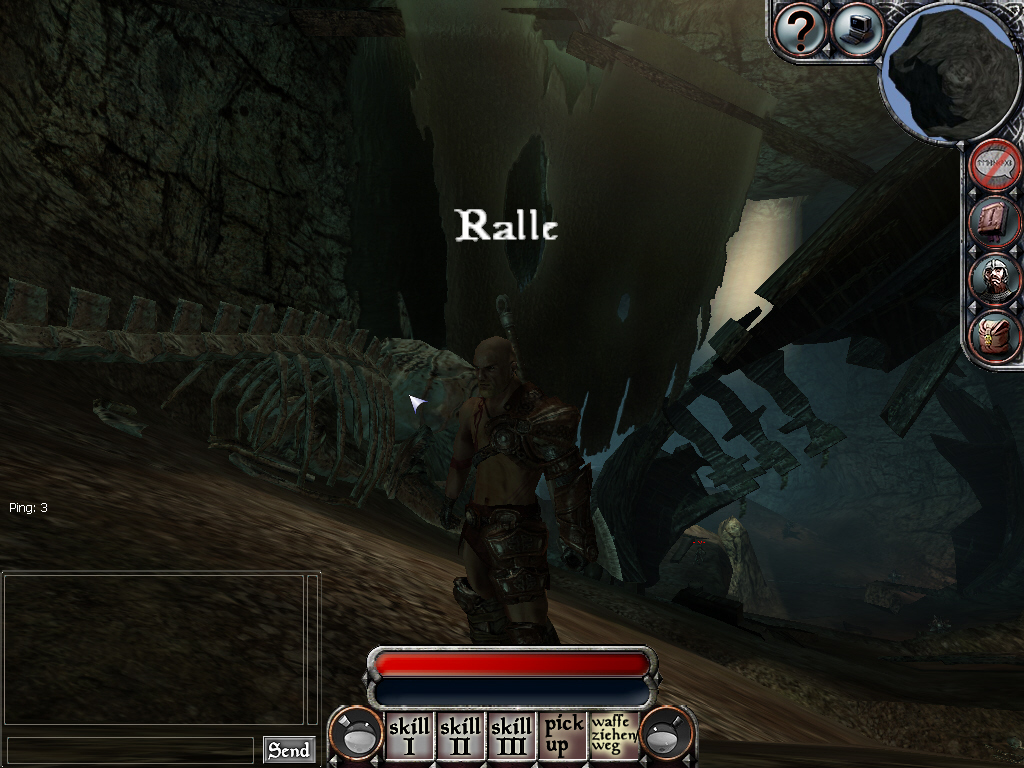Use the potion flask left of skill I

click(x=356, y=736)
